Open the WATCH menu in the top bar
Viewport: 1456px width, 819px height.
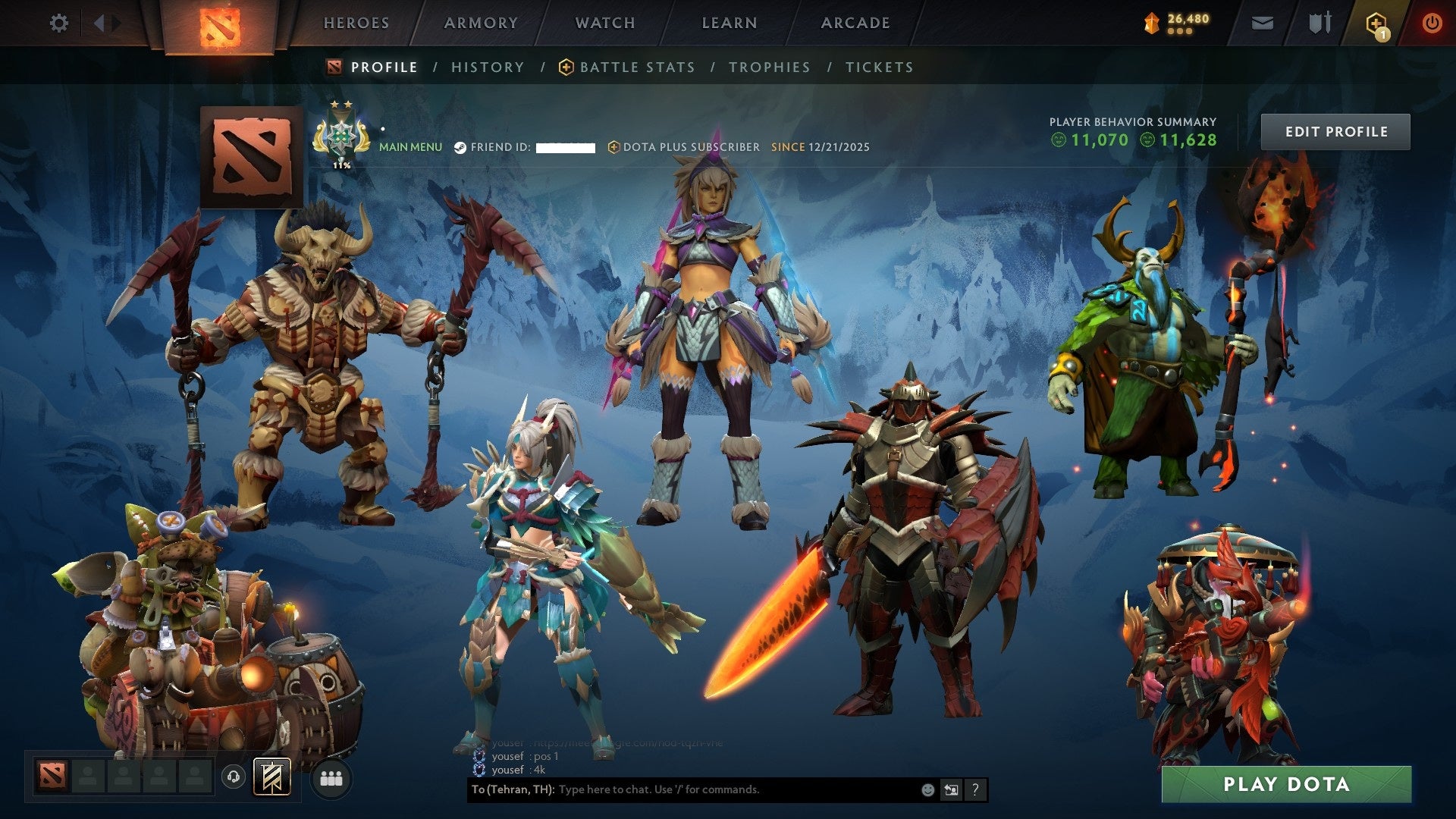point(604,23)
